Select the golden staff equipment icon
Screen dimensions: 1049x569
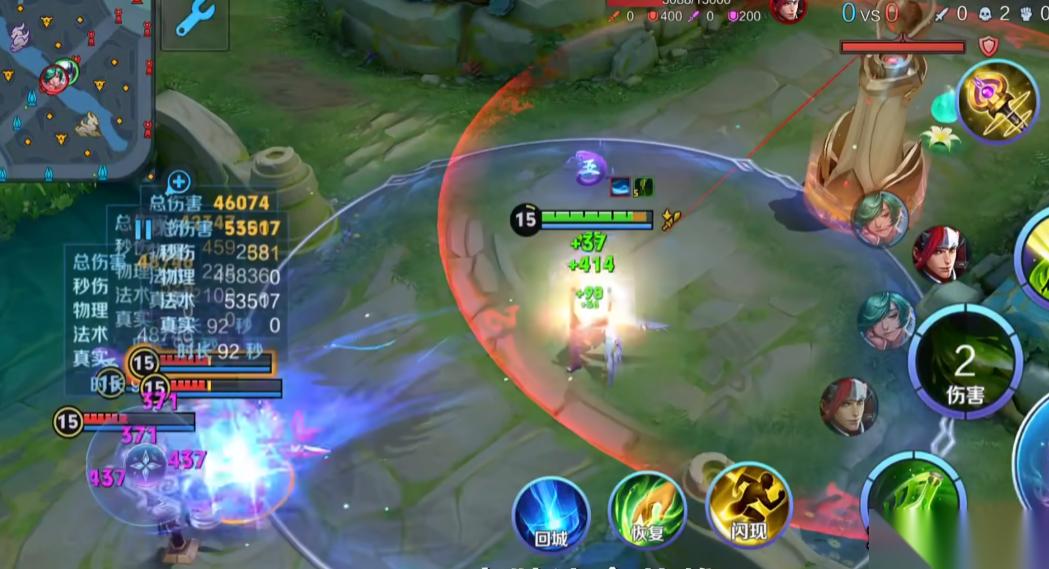pyautogui.click(x=997, y=102)
